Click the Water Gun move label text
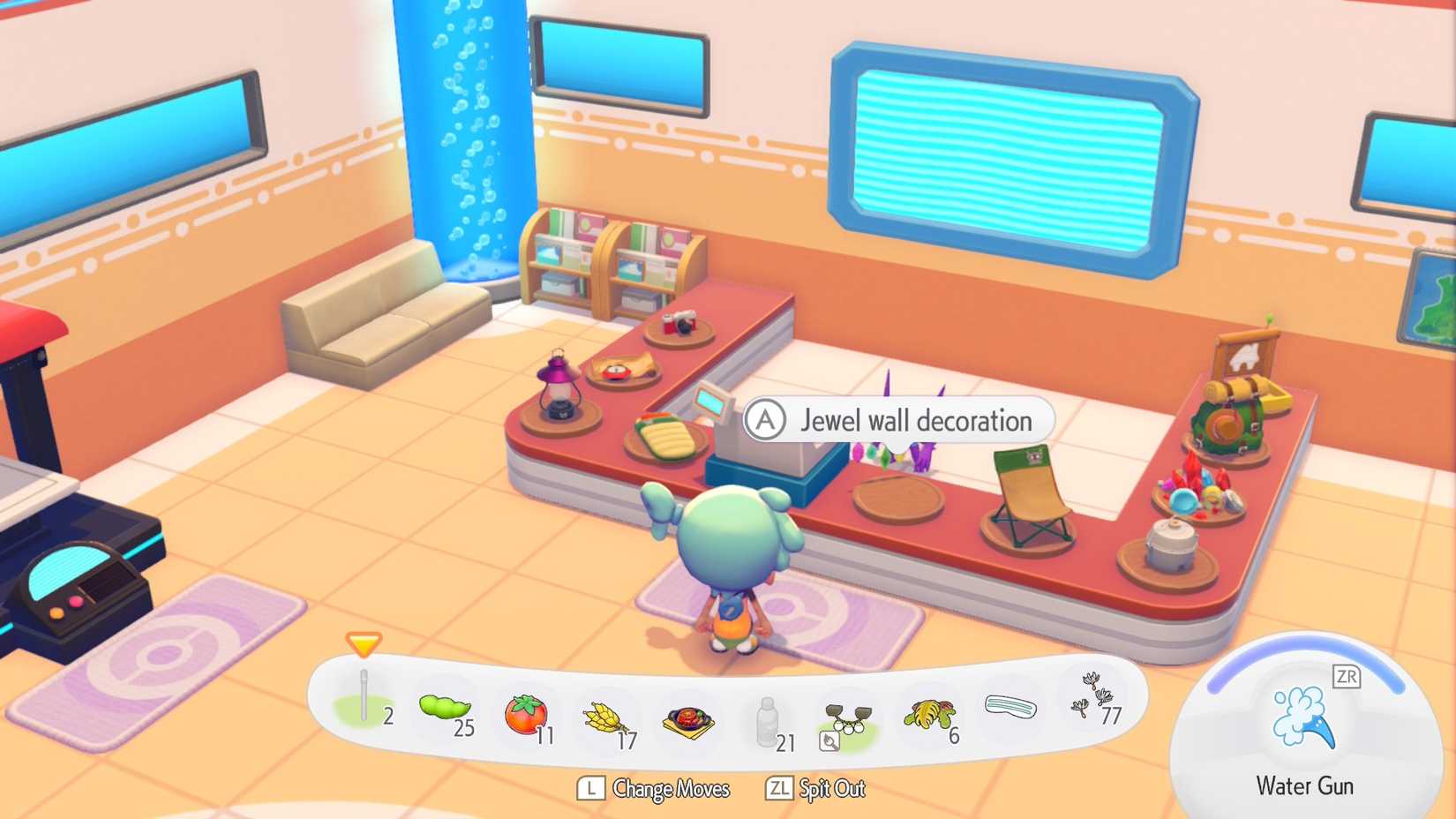 1303,785
